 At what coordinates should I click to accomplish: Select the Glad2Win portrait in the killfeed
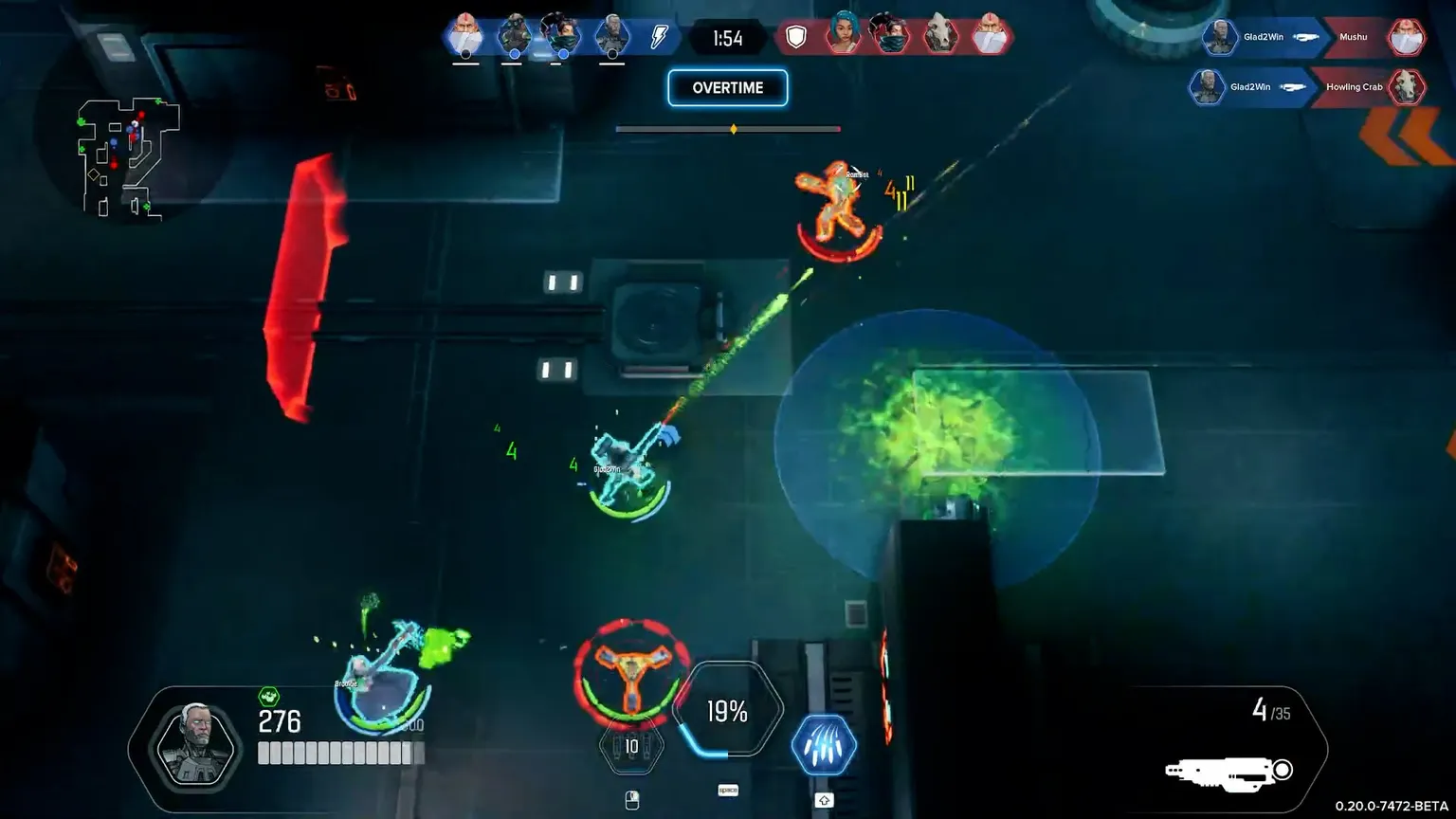pos(1219,37)
